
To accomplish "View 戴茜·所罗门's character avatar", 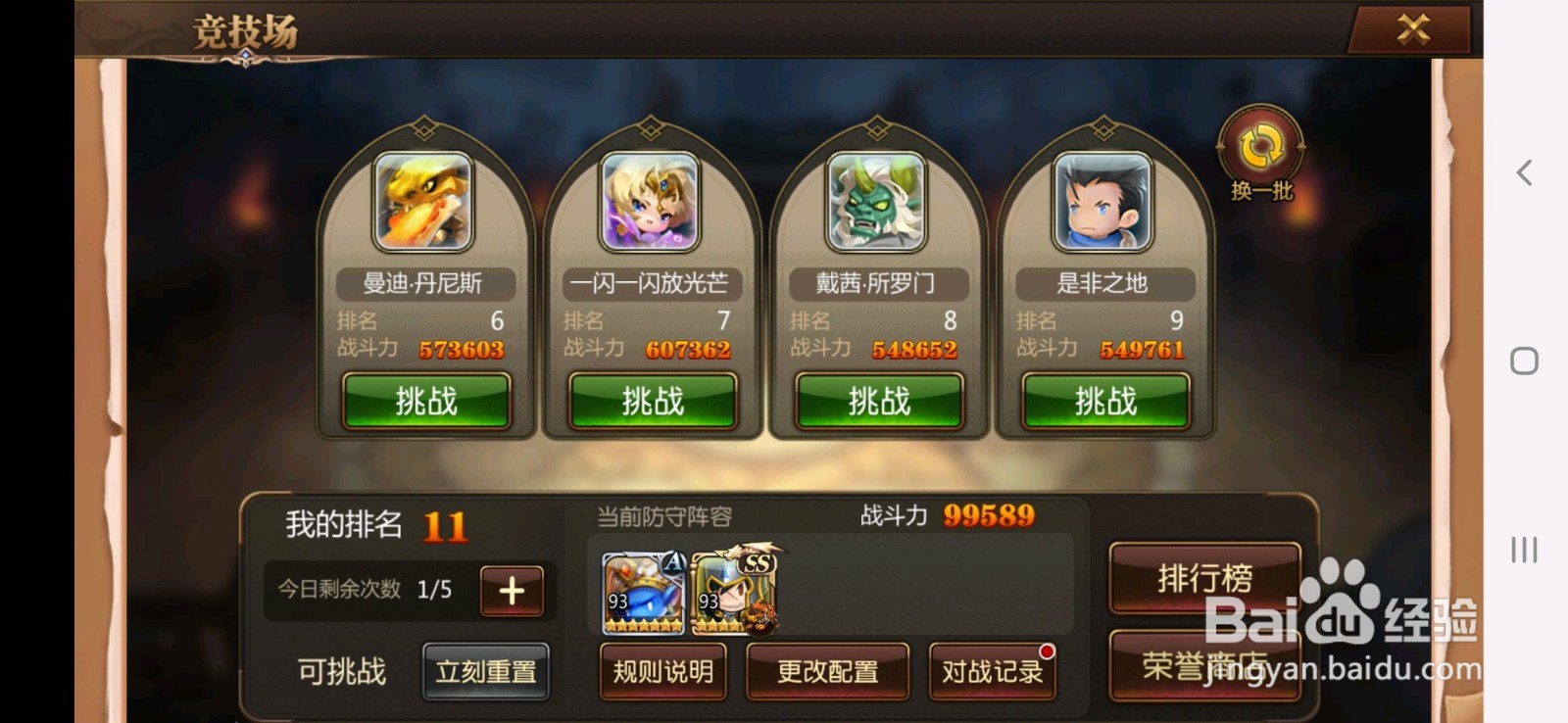I will [878, 203].
